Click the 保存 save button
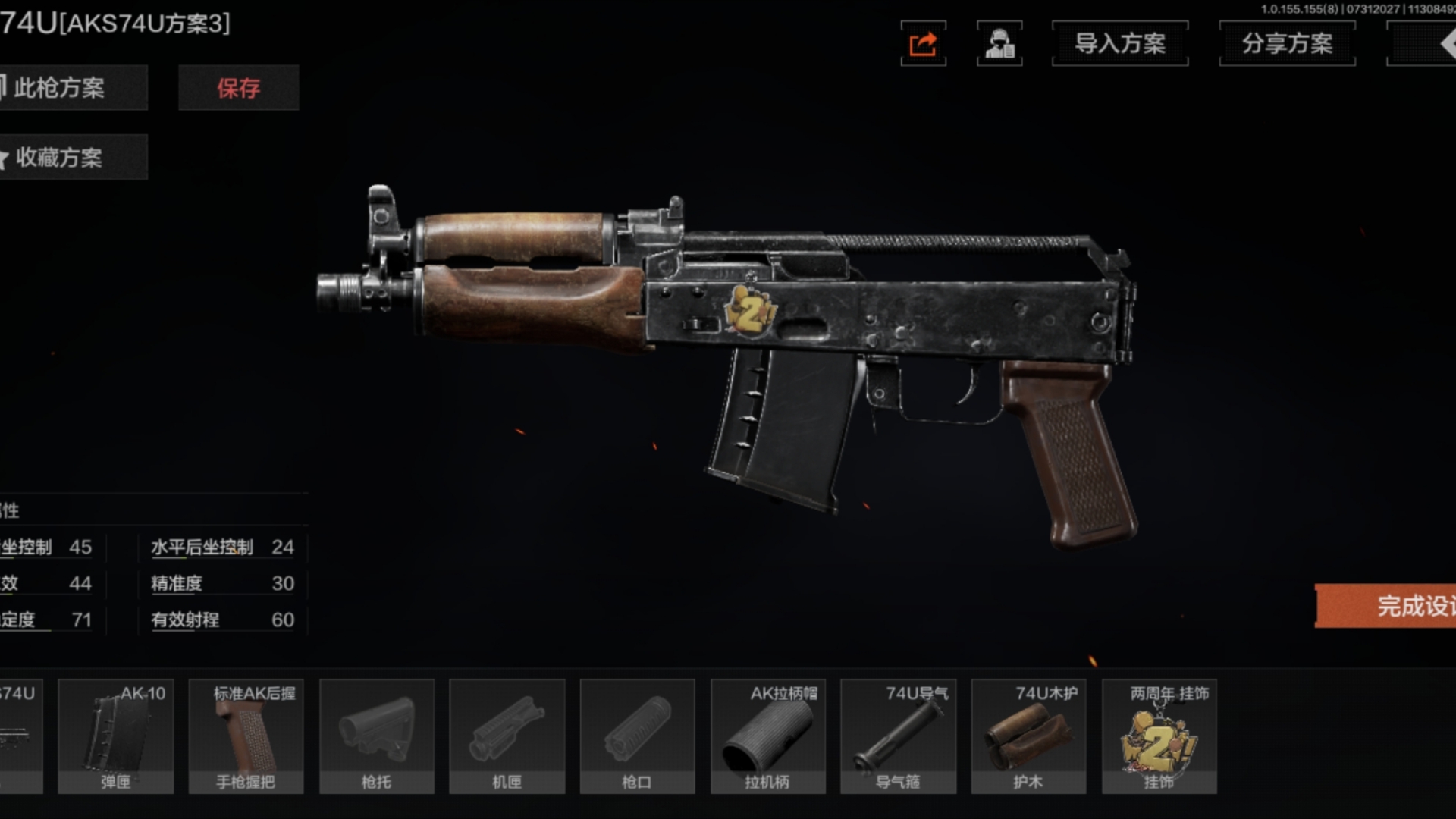 click(x=238, y=88)
